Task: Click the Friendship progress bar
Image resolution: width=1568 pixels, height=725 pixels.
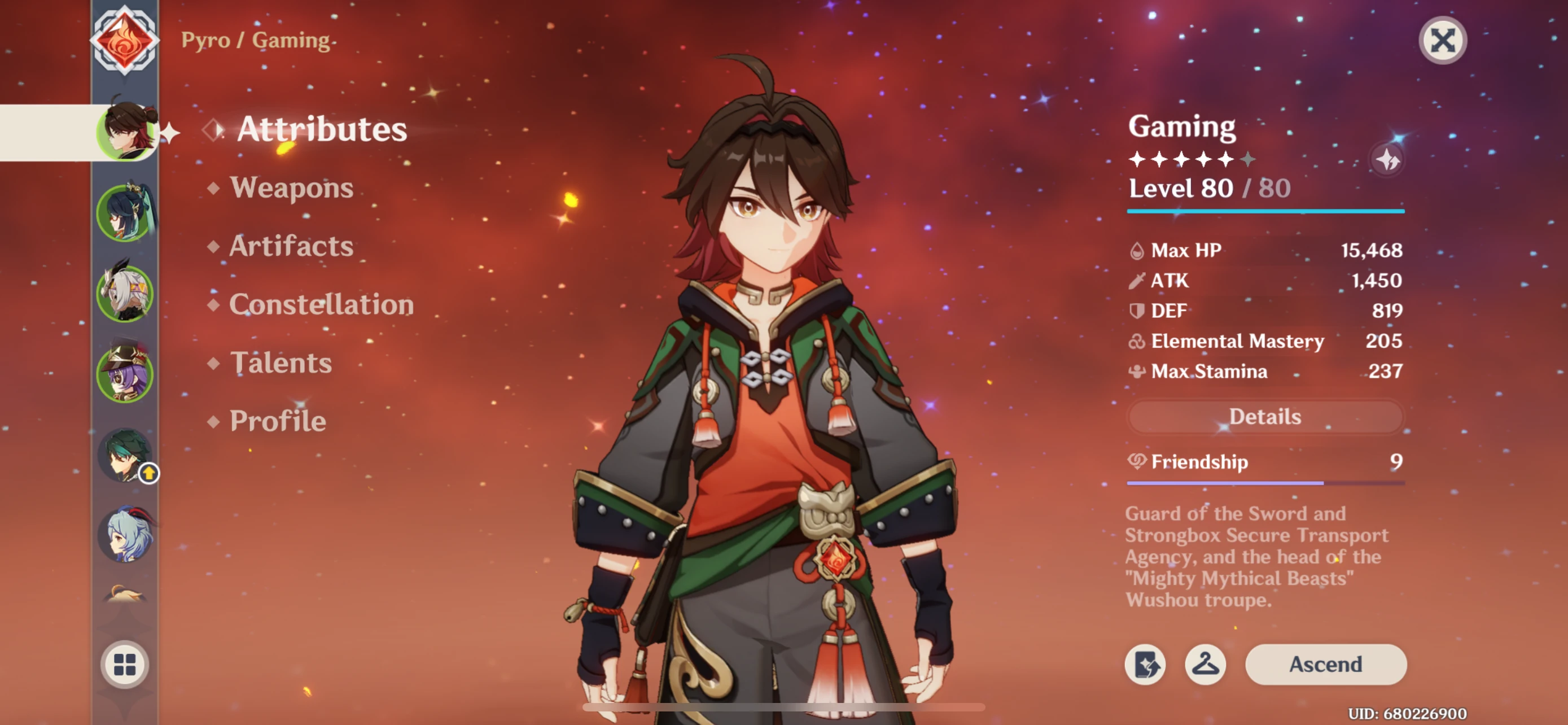Action: (x=1265, y=482)
